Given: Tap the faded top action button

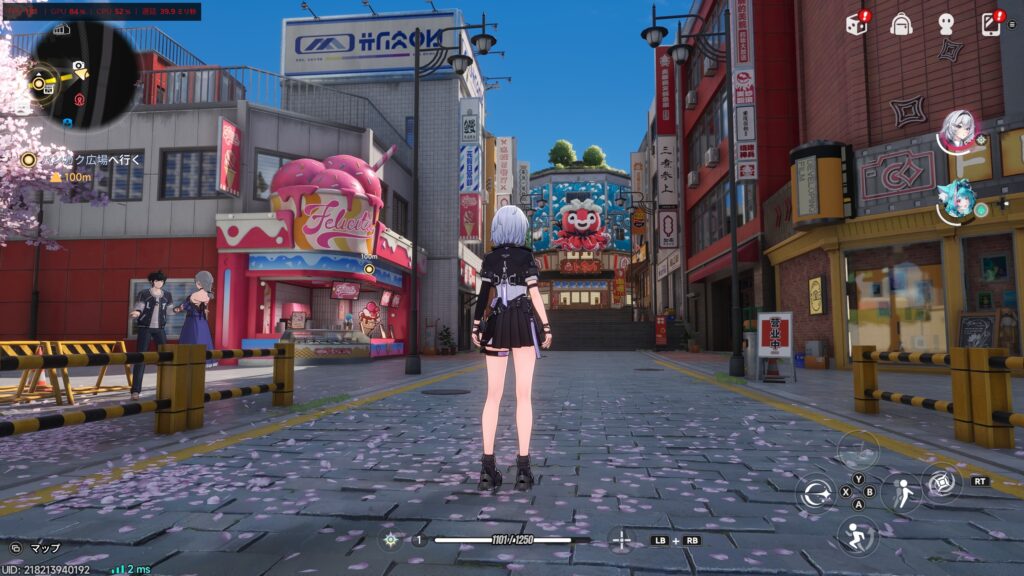Looking at the screenshot, I should pos(857,450).
